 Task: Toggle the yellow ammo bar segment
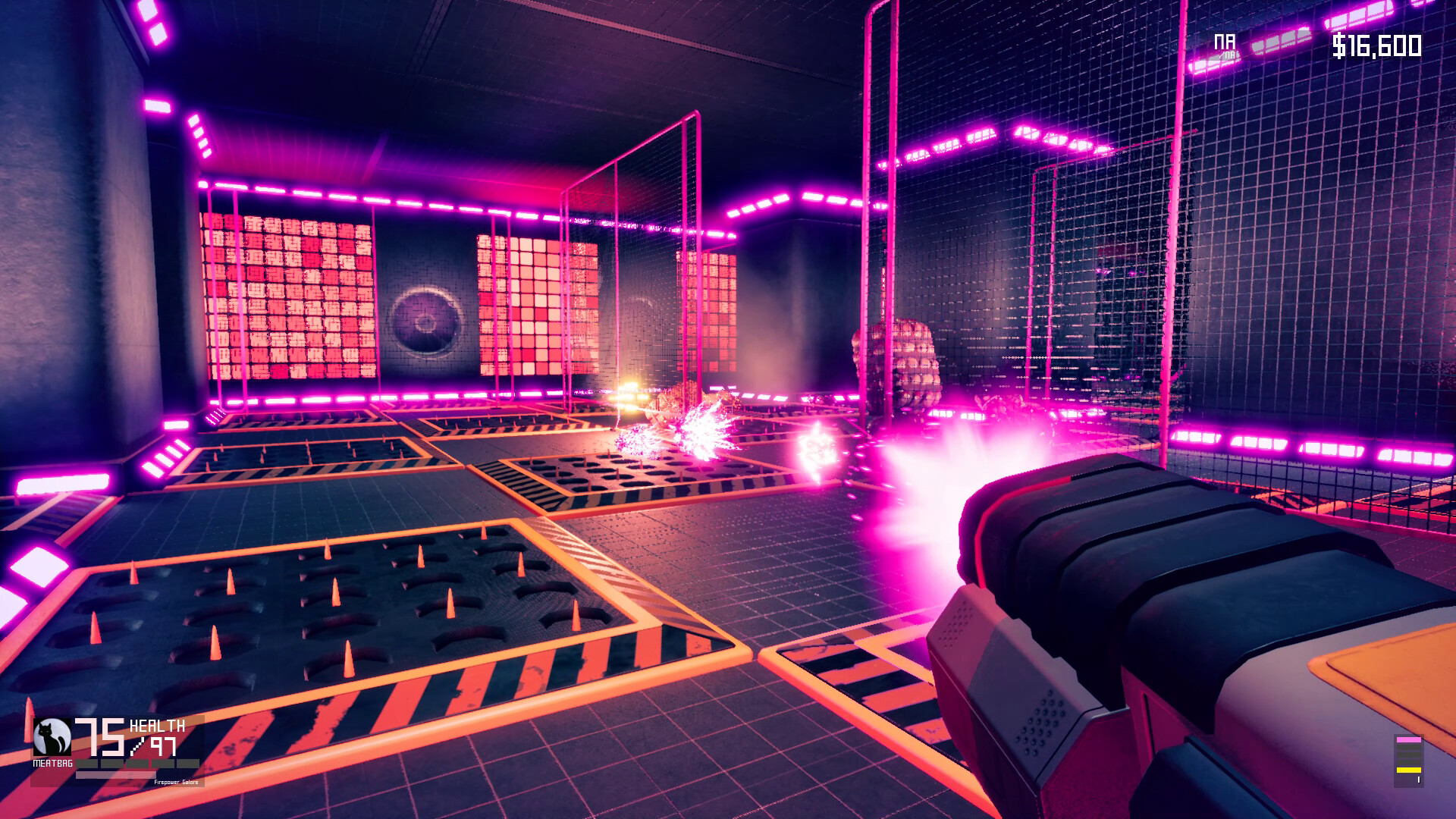[x=1409, y=770]
